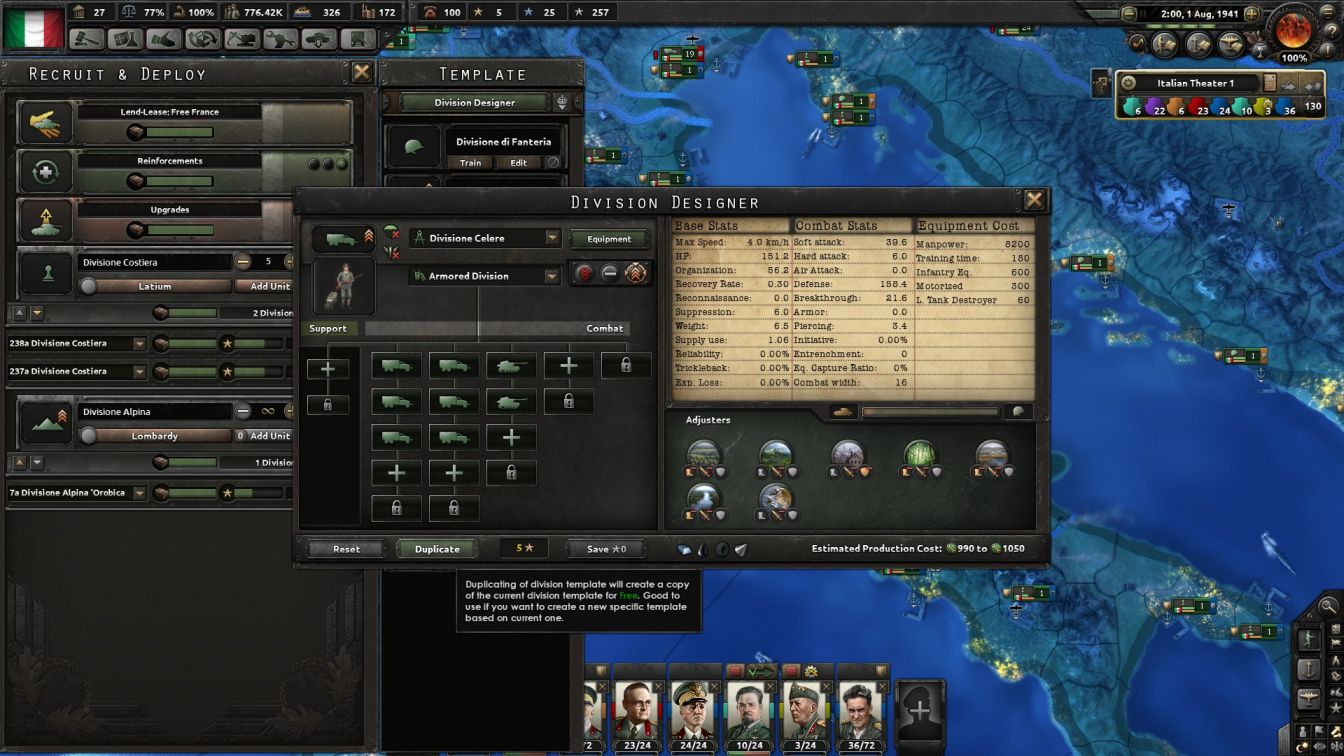Click the Division Designer header in Template panel

point(473,101)
